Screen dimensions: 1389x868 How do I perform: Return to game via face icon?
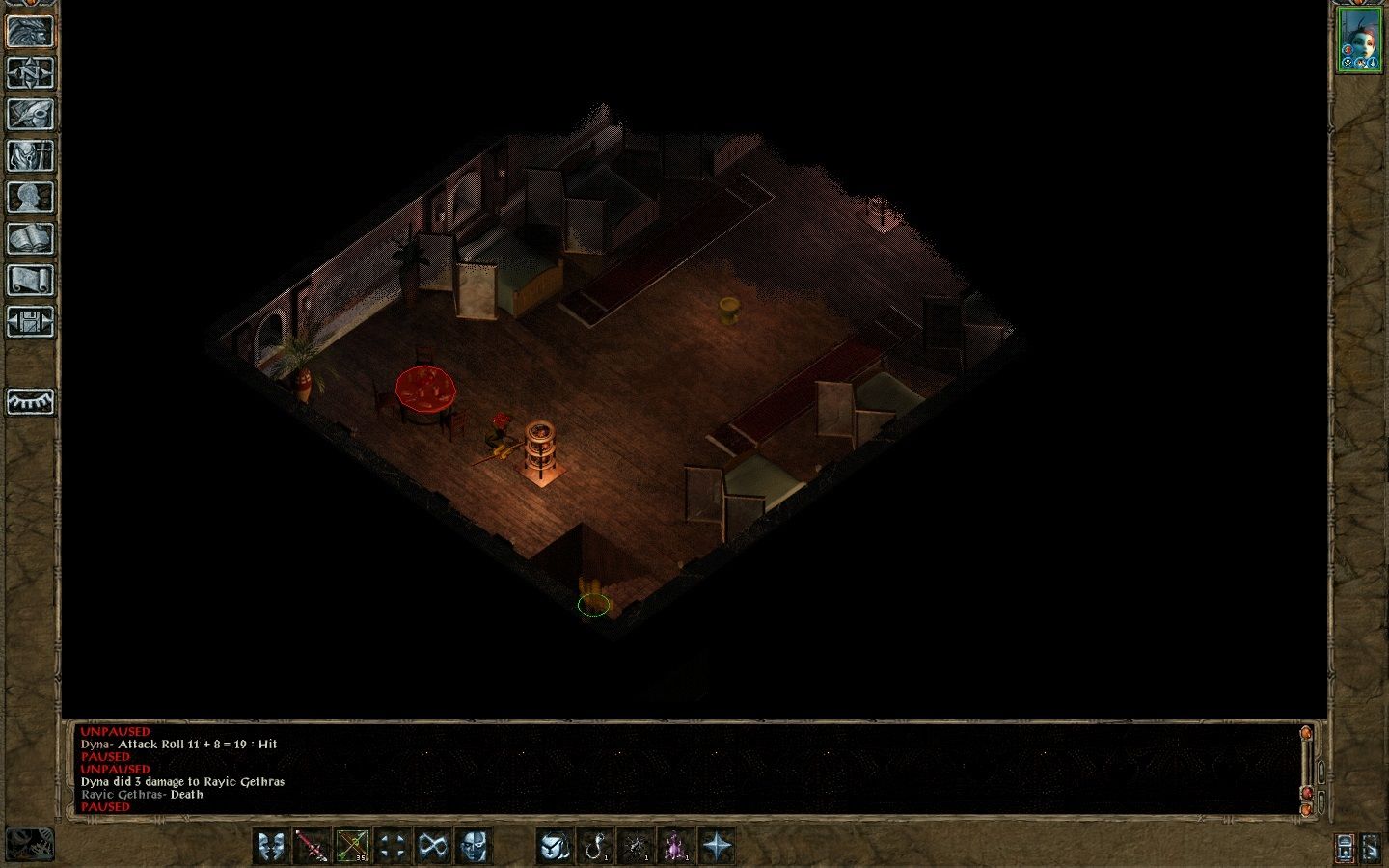(30, 32)
